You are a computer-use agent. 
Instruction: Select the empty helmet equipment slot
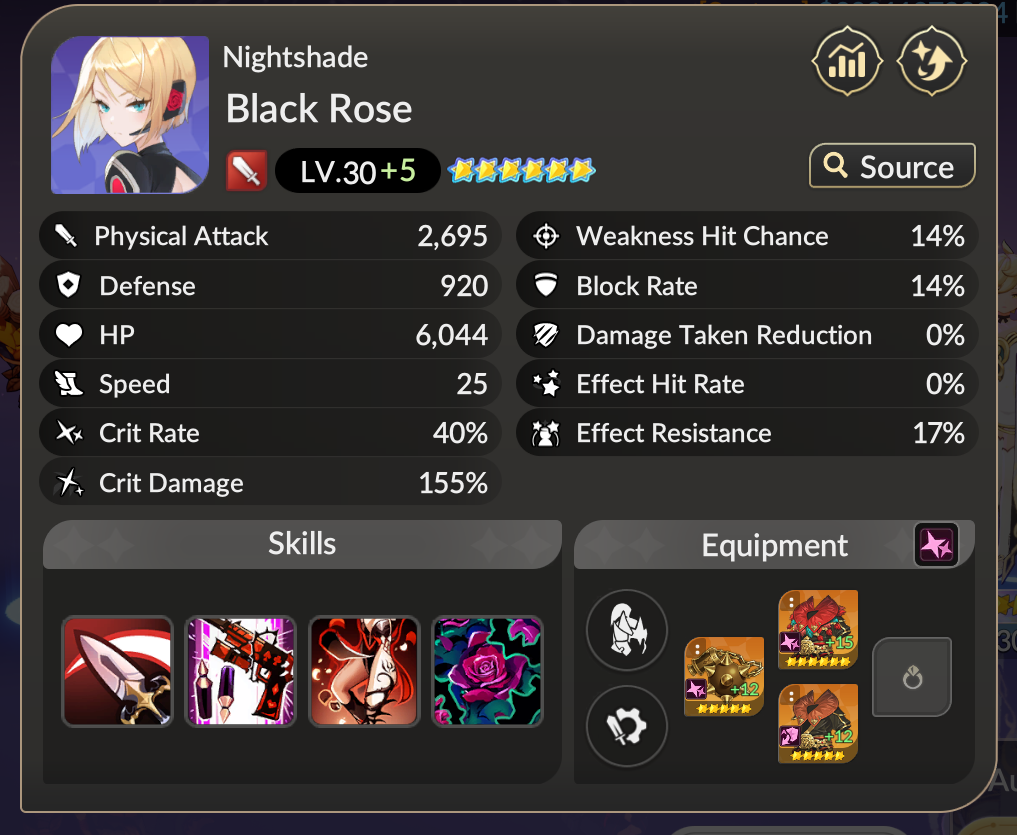tap(626, 630)
